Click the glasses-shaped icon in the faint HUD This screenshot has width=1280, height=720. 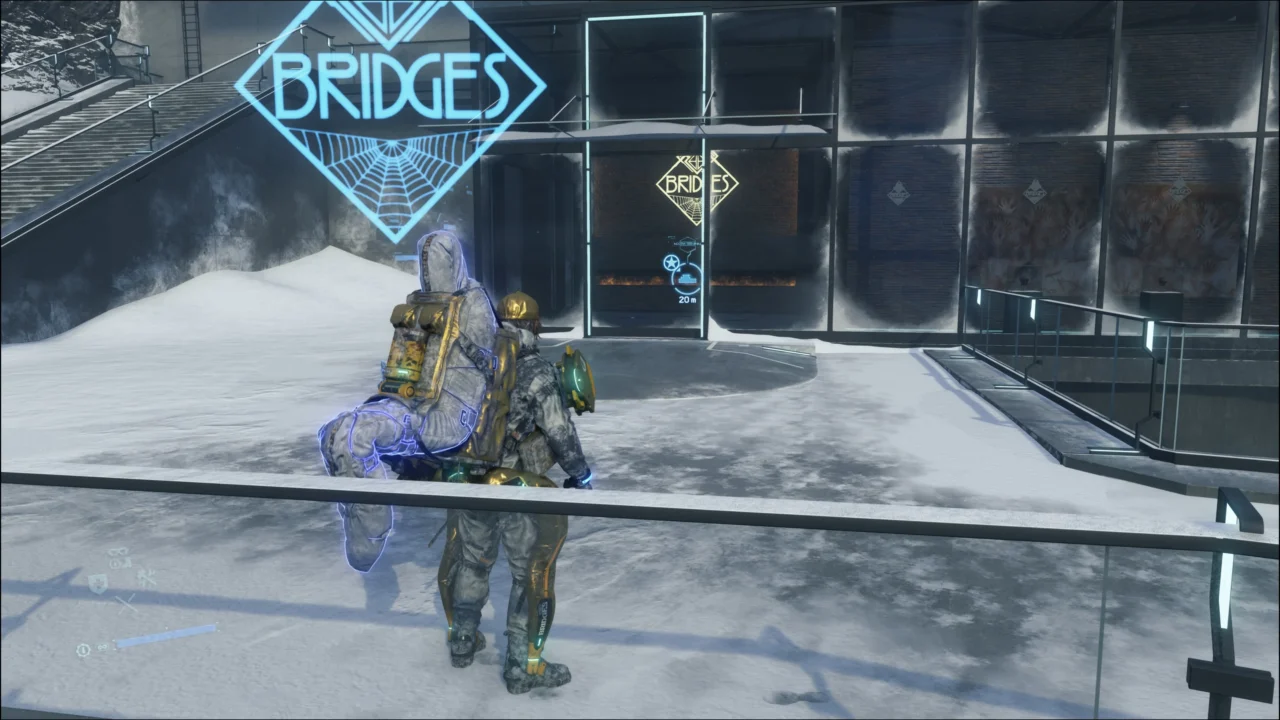[x=119, y=552]
